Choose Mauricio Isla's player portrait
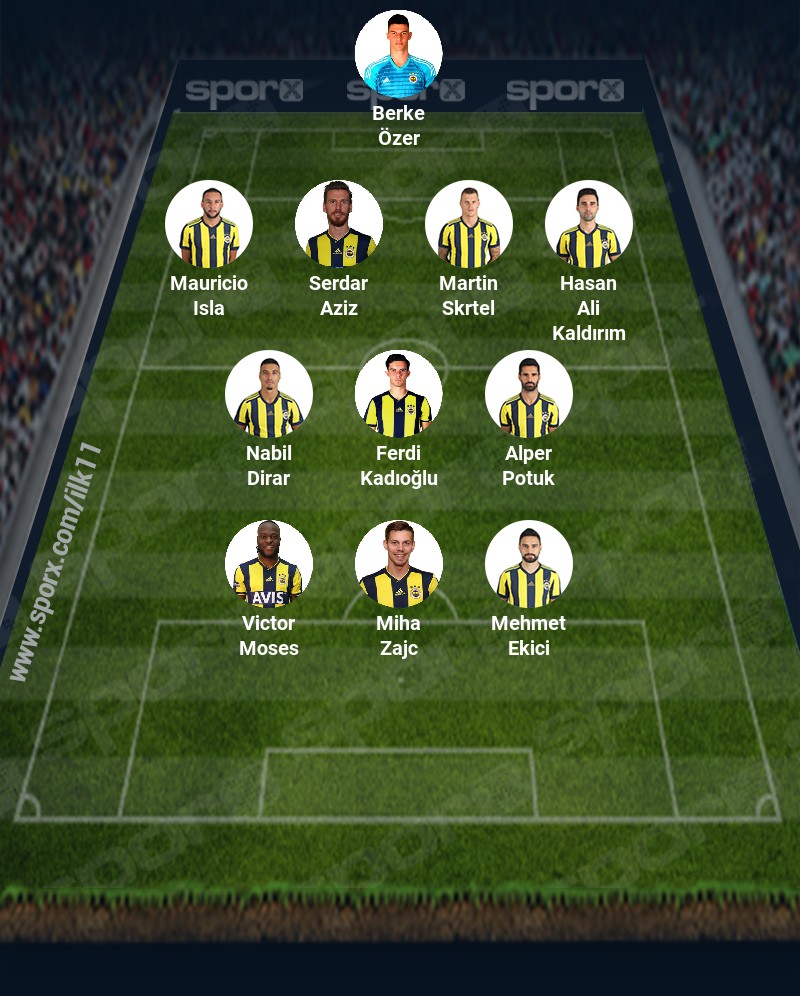 (x=209, y=224)
